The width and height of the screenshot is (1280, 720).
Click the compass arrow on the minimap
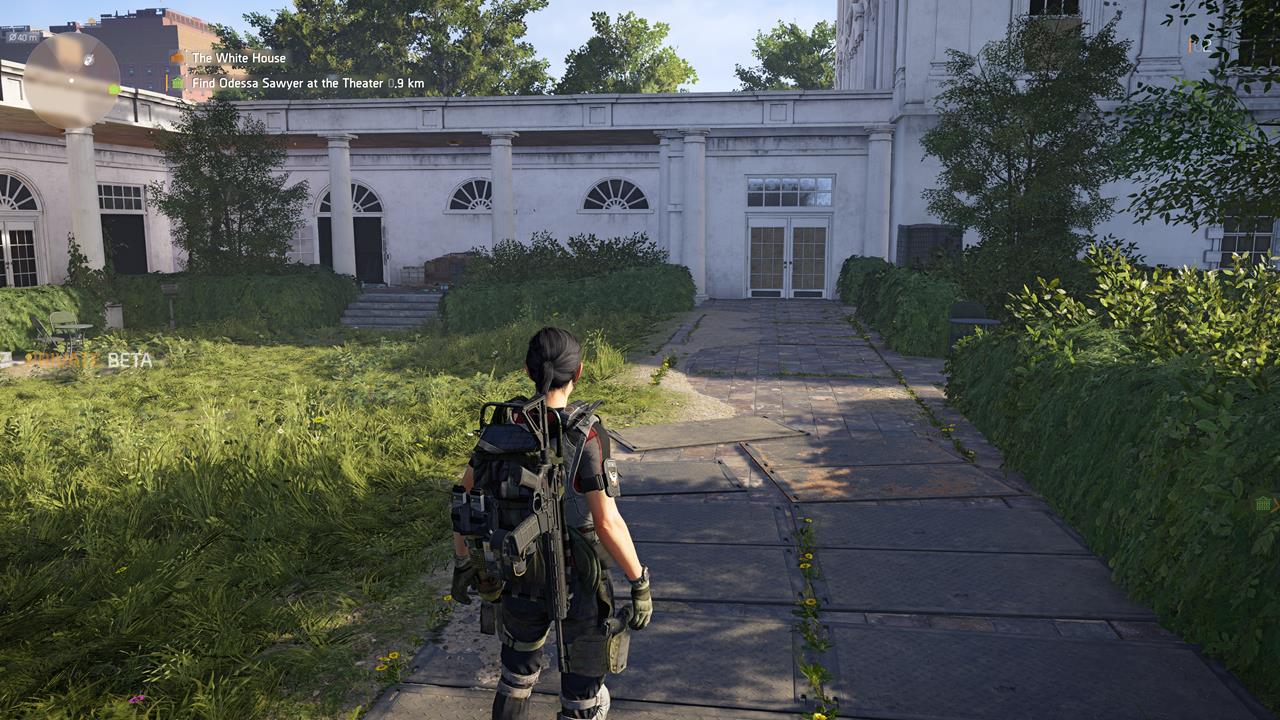(89, 60)
